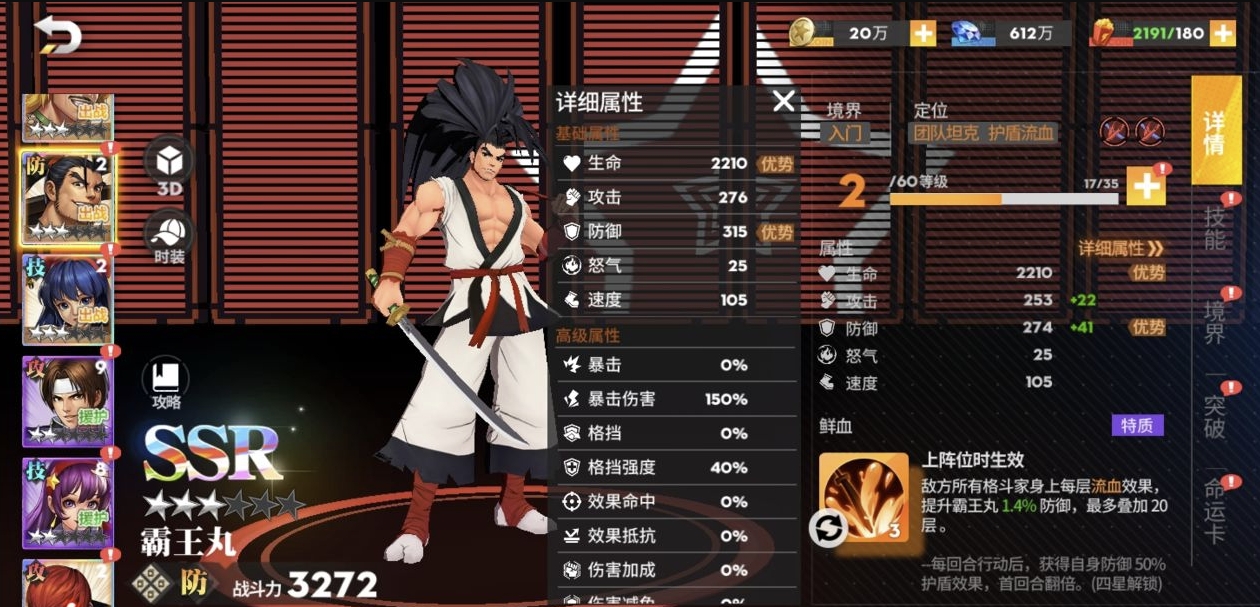Screen dimensions: 1260x607
Task: Open the 3D model view
Action: [x=169, y=164]
